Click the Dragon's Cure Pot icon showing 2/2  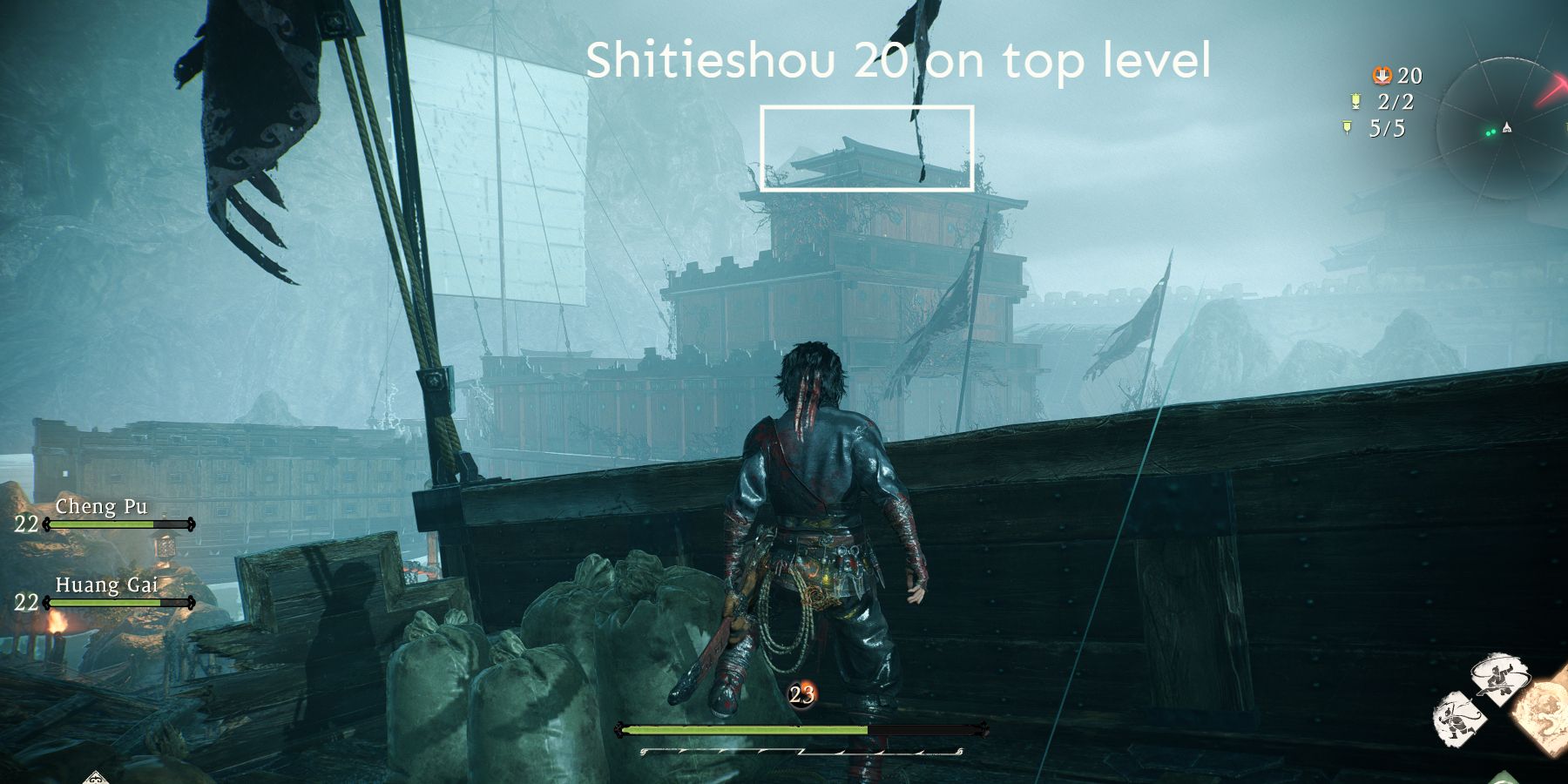[x=1355, y=101]
